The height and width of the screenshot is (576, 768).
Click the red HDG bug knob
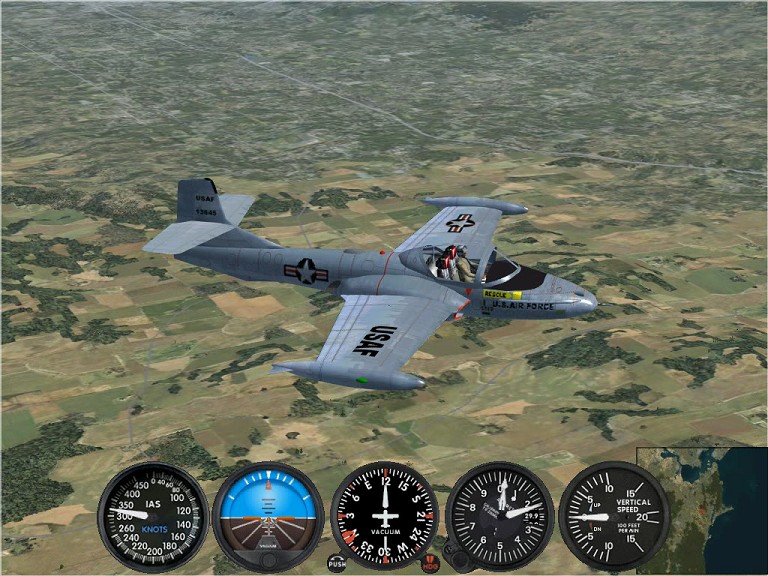430,563
